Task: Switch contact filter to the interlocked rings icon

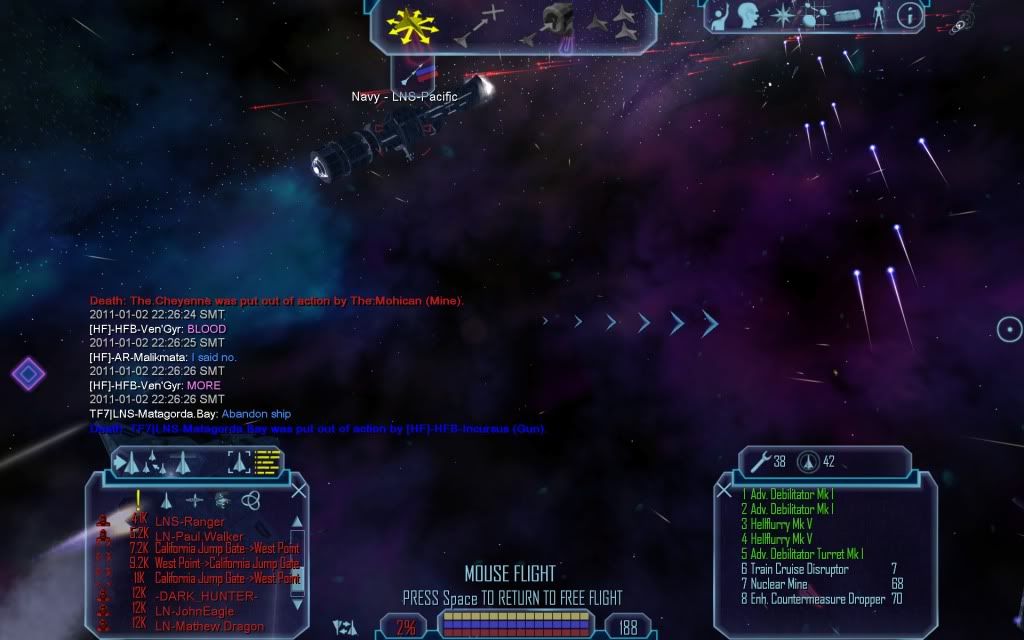Action: [250, 499]
